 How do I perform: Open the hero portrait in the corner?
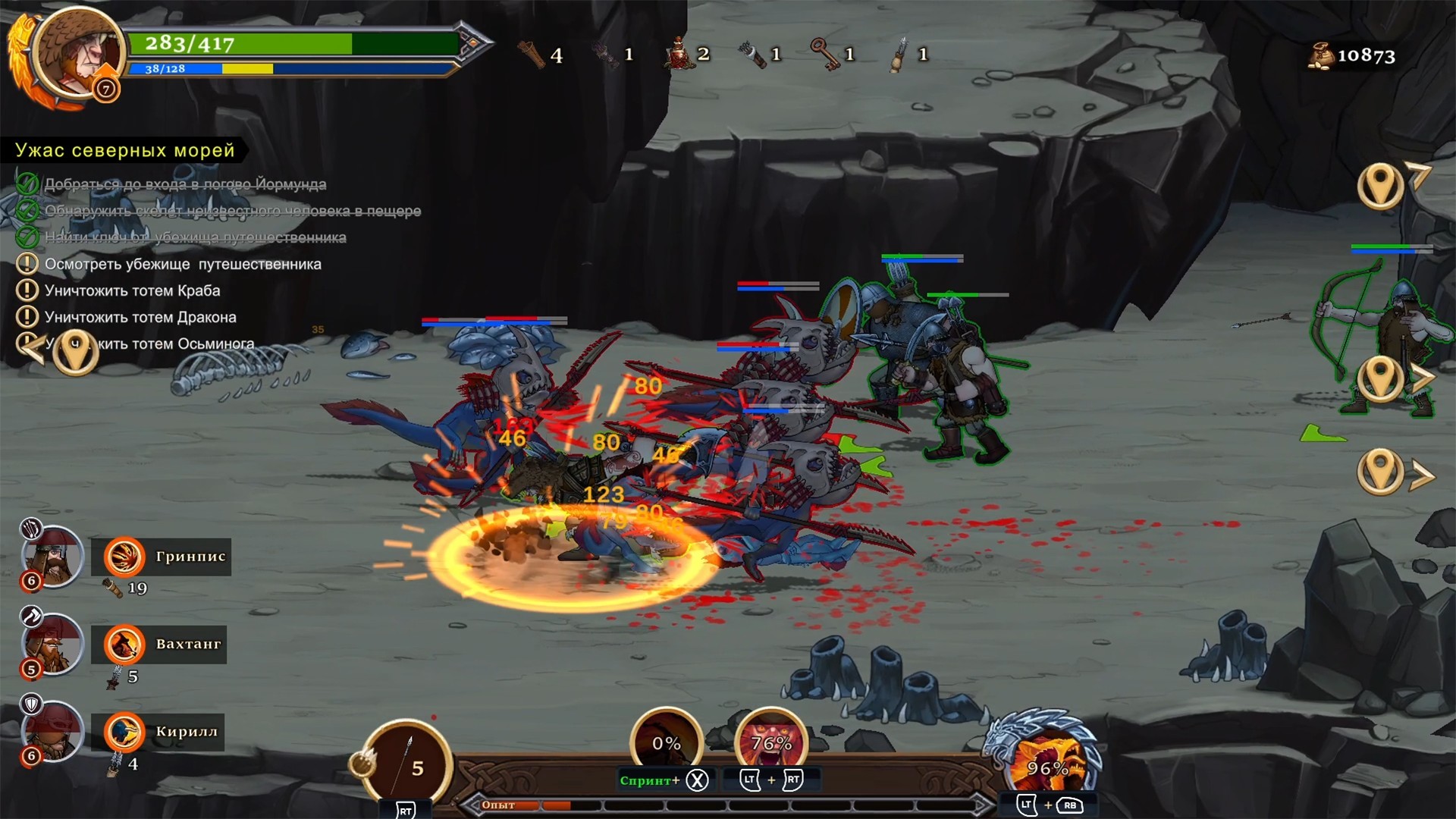pos(78,53)
